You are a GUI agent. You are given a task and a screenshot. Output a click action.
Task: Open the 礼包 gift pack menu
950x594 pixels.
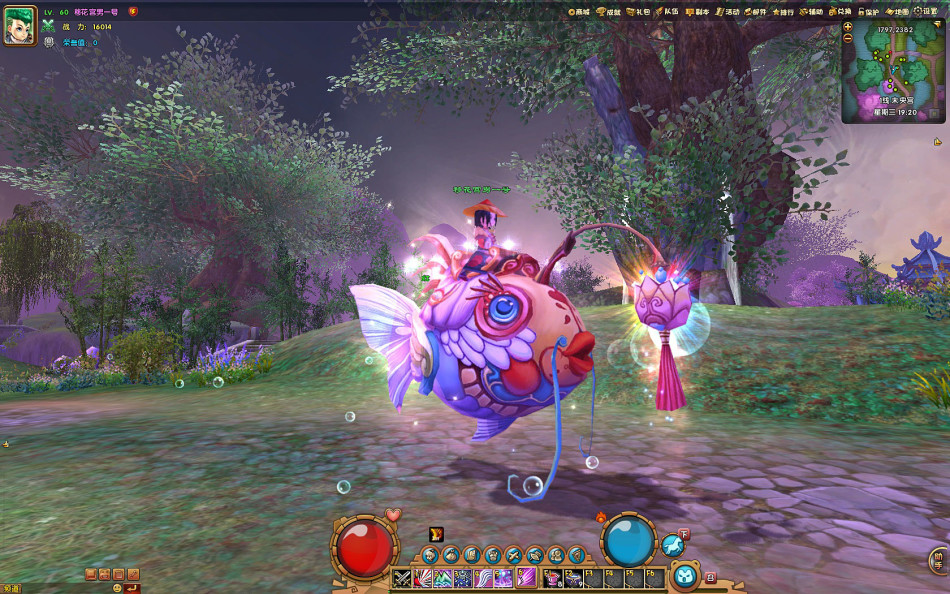tap(637, 12)
